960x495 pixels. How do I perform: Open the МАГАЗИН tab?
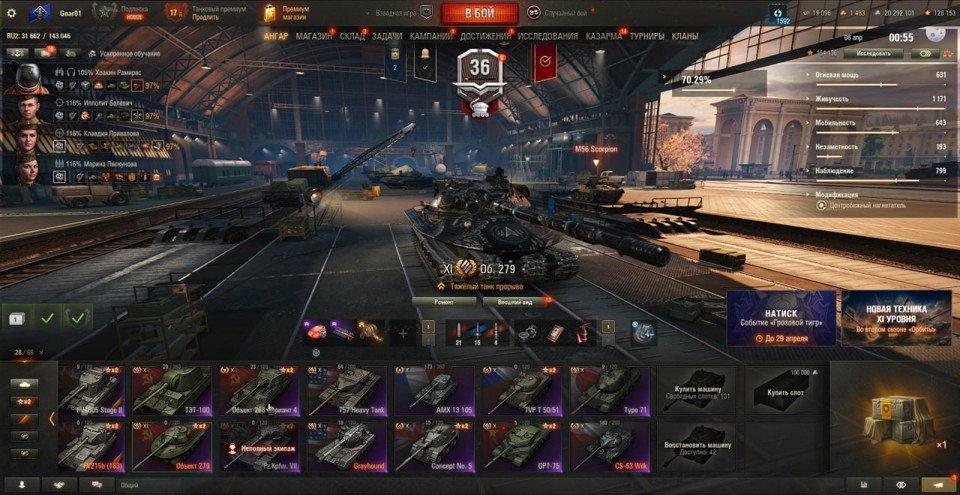(315, 36)
